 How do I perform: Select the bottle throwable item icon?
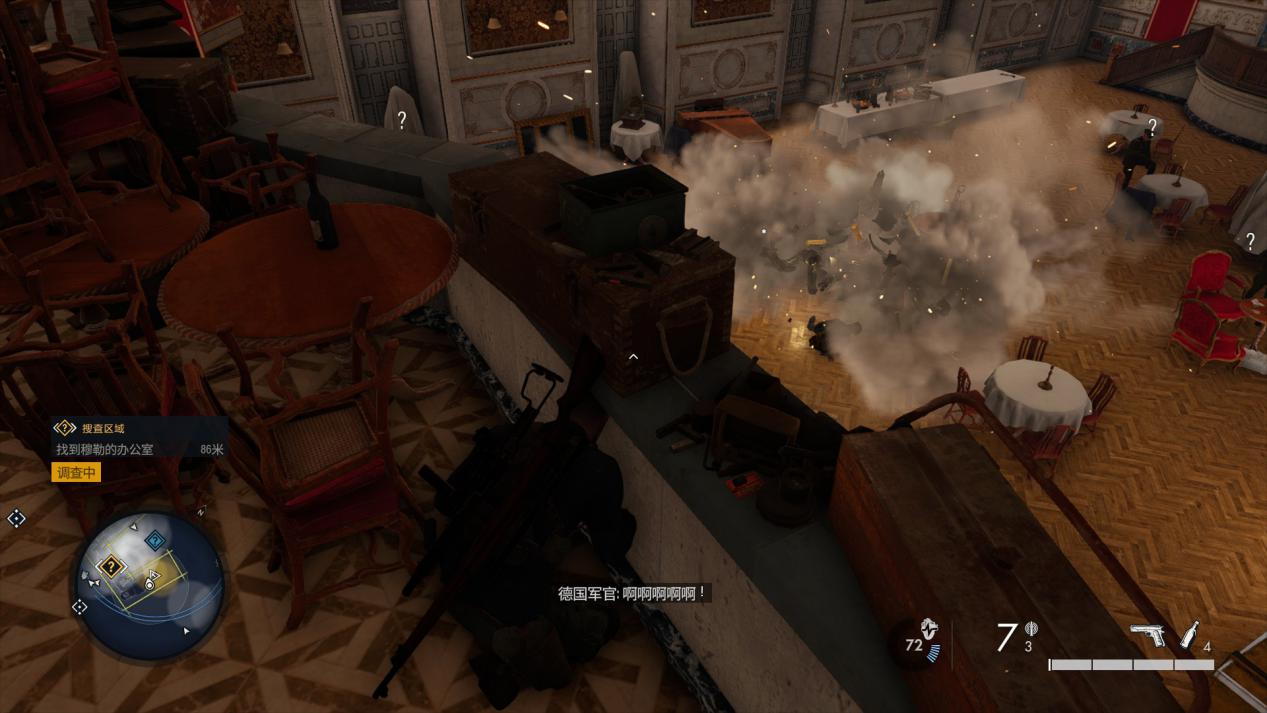1189,635
